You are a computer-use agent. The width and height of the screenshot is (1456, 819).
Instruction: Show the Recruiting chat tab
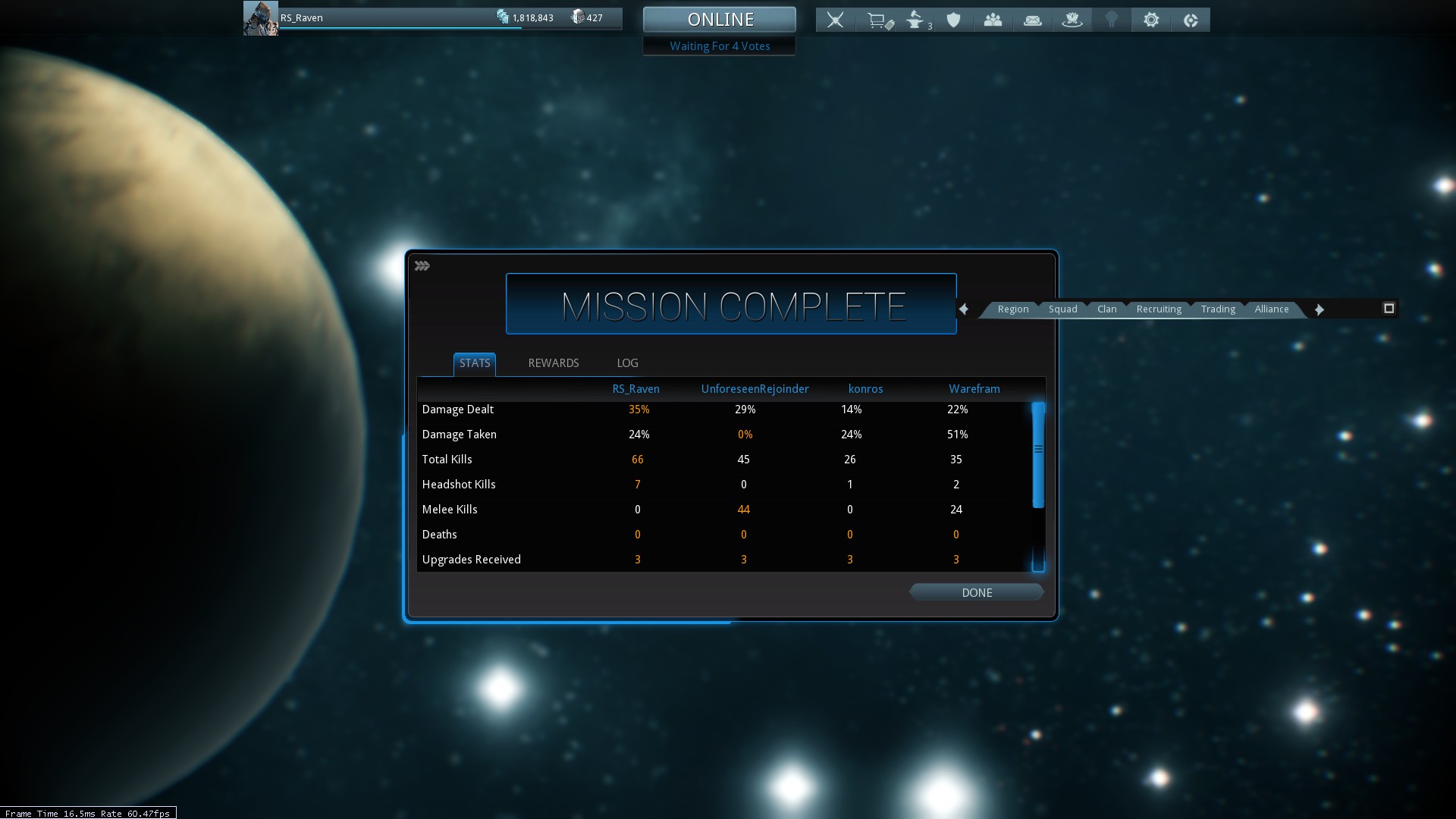[x=1158, y=309]
